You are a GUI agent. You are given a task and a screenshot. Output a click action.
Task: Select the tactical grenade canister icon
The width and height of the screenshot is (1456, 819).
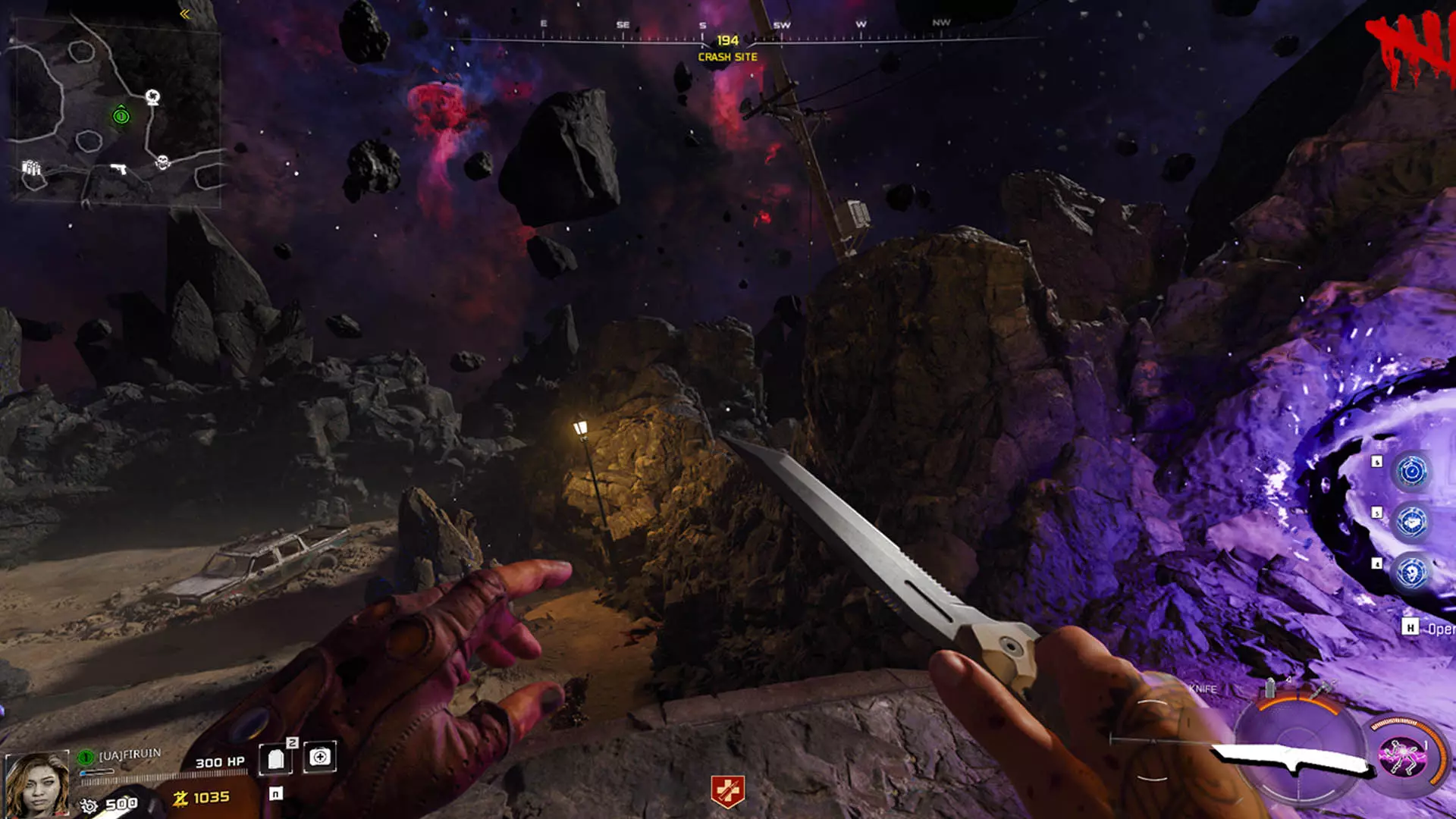click(x=1270, y=689)
